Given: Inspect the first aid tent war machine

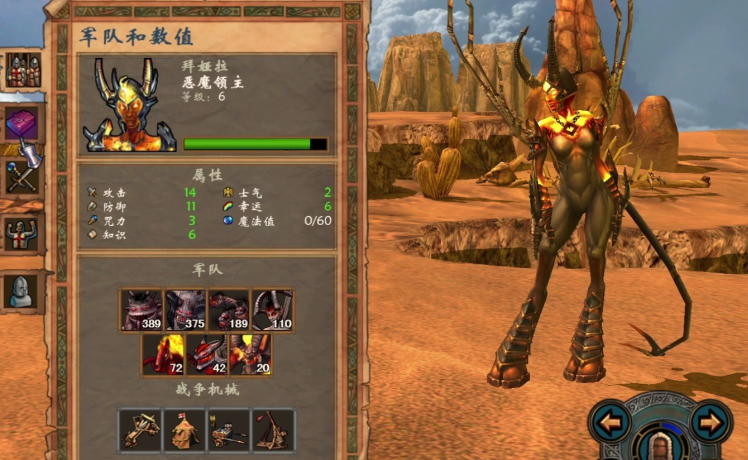Looking at the screenshot, I should [184, 429].
